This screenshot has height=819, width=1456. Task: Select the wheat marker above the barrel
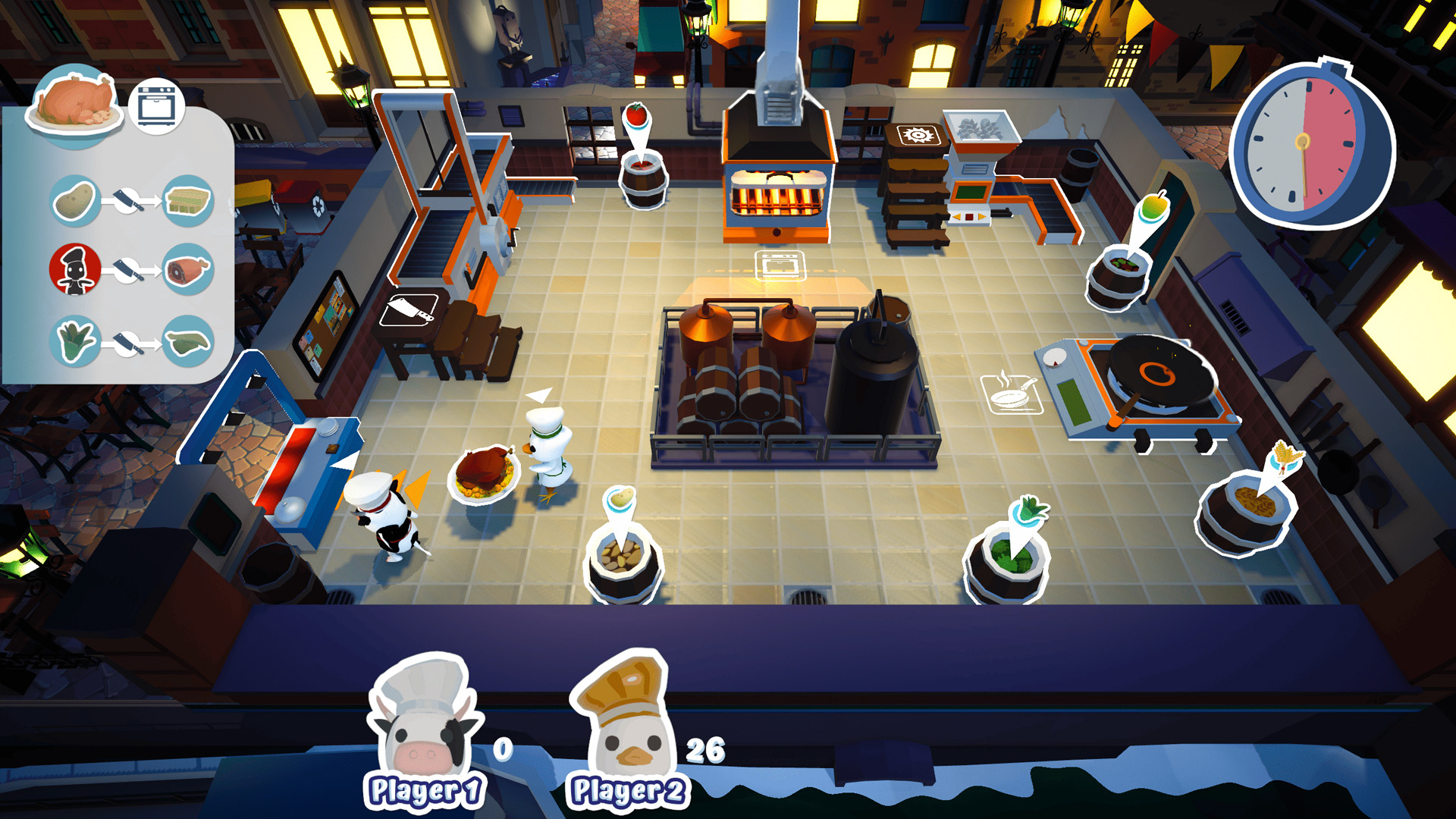click(1287, 457)
